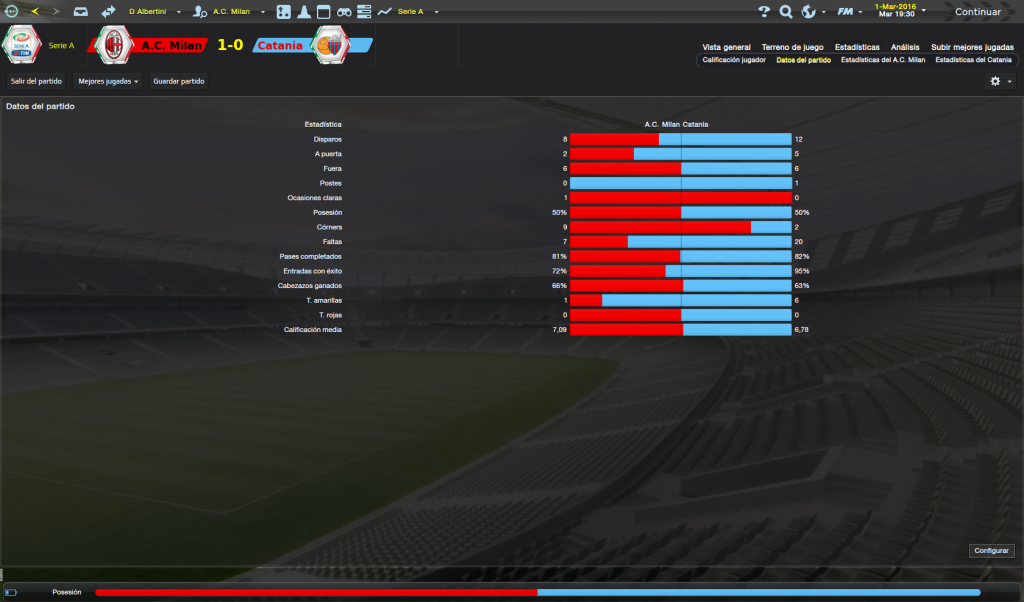Open the binoculars scouting icon
Screen dimensions: 1024x602
pyautogui.click(x=343, y=12)
